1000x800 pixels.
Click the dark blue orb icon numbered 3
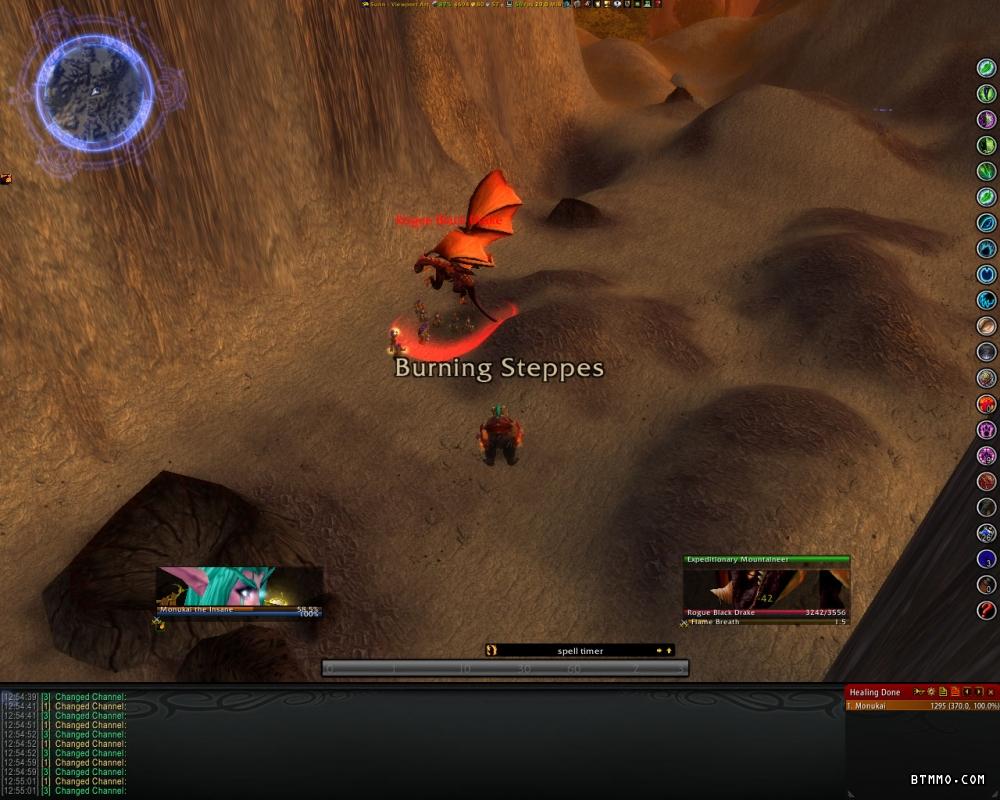click(986, 559)
